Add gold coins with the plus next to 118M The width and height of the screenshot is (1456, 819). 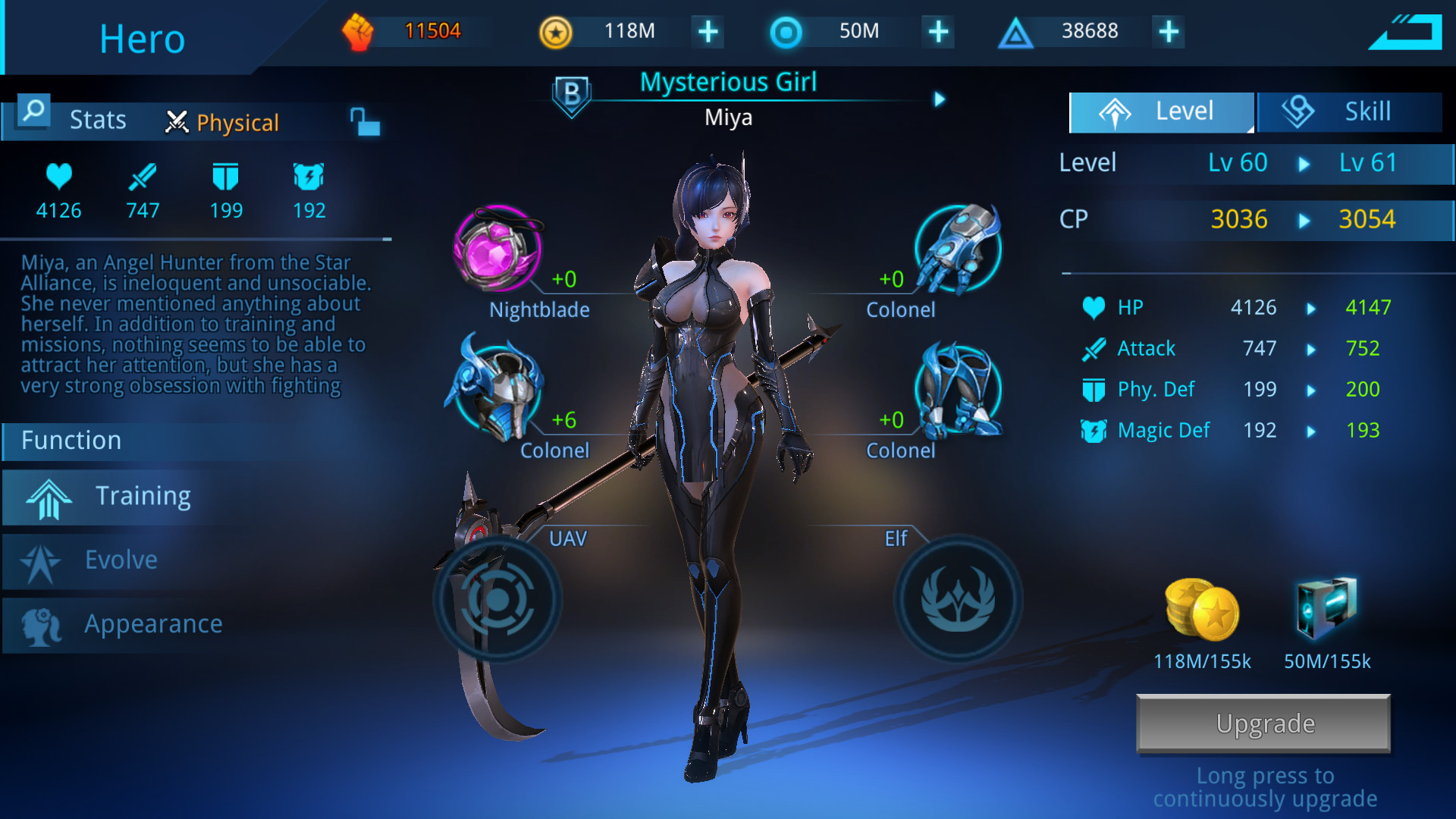click(706, 31)
